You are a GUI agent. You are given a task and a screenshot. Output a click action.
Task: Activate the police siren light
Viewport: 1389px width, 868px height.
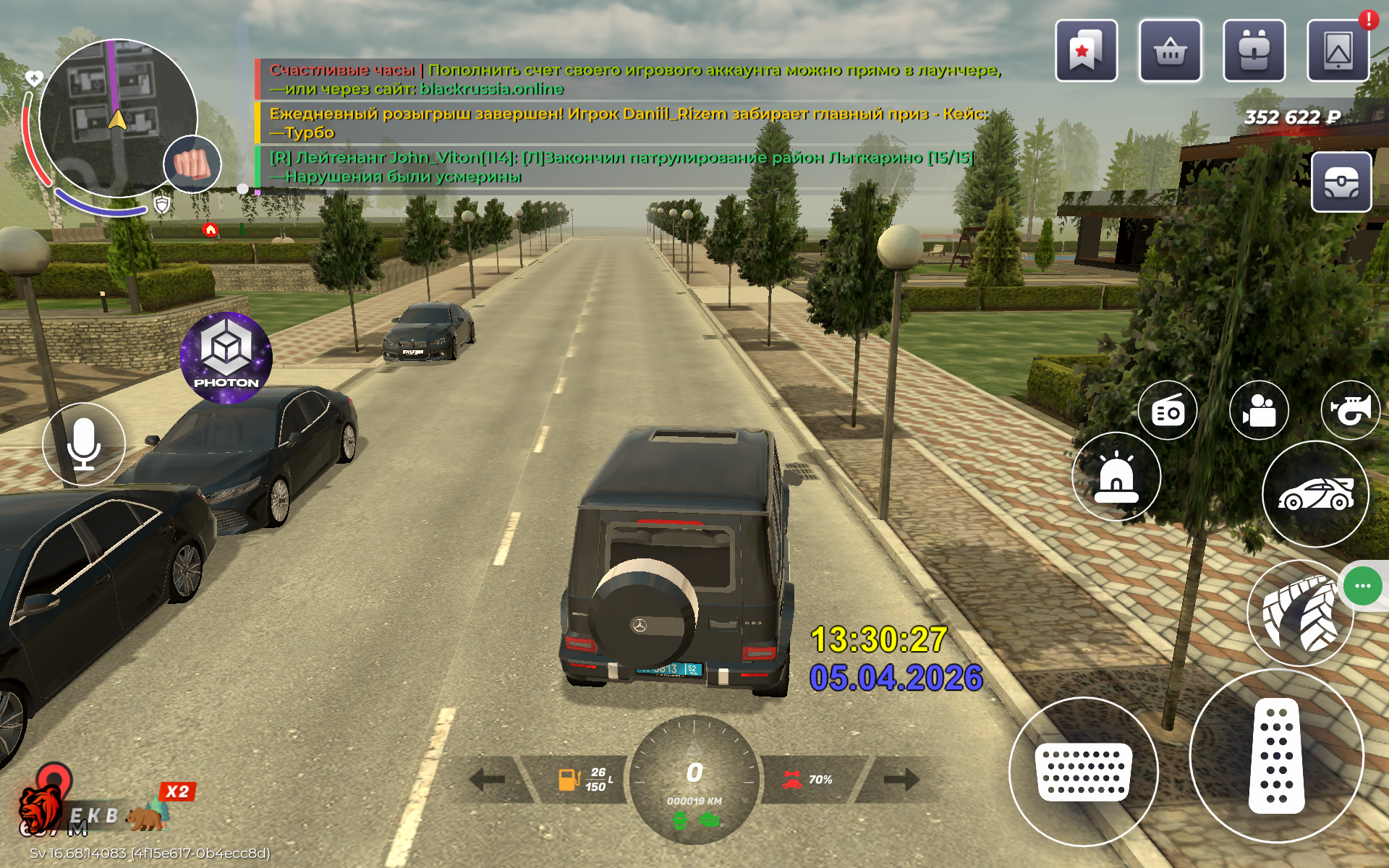[1116, 477]
